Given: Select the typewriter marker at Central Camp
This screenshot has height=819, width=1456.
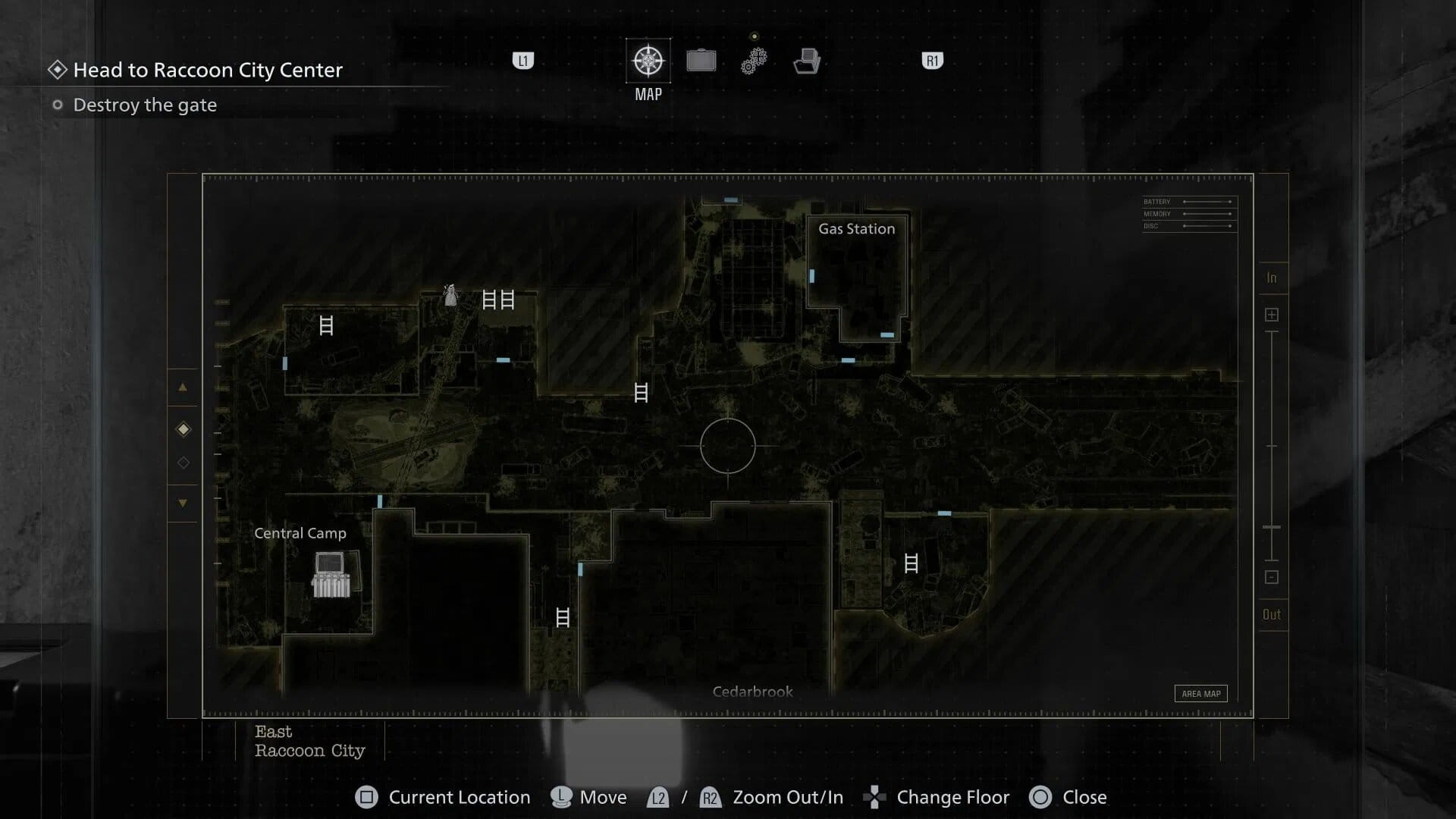Looking at the screenshot, I should [x=331, y=574].
